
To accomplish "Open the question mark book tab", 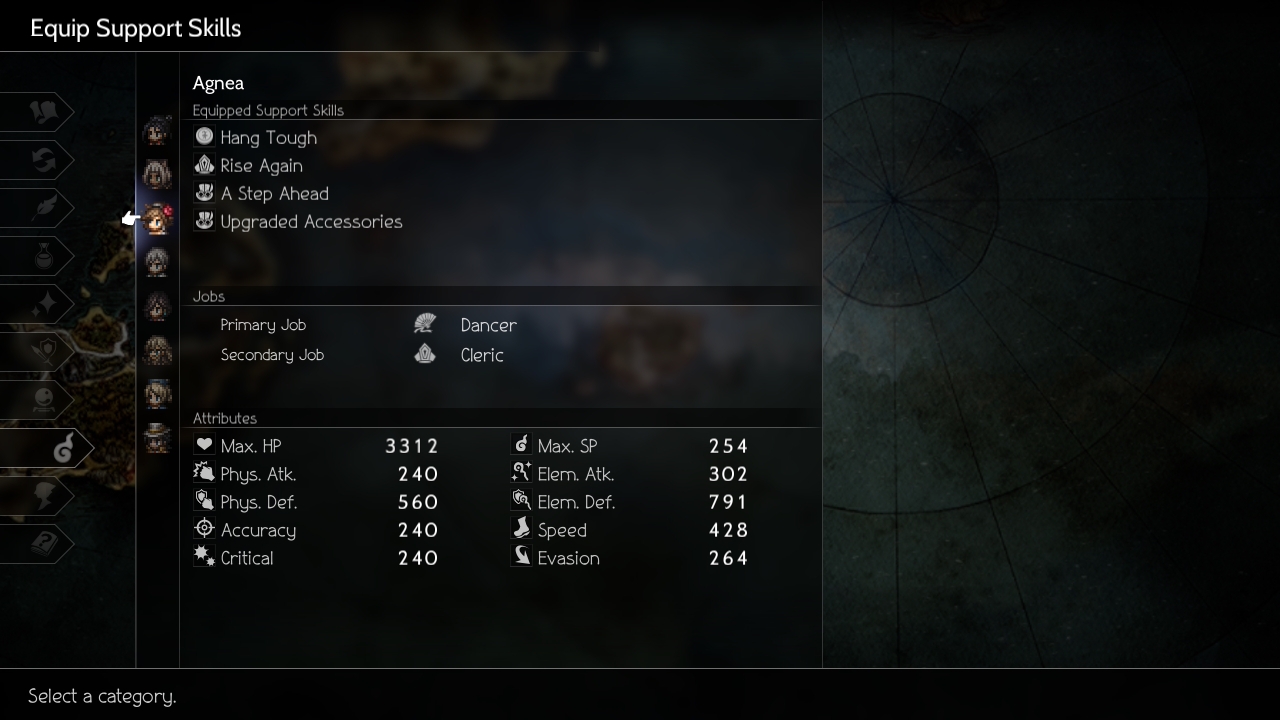I will coord(43,545).
